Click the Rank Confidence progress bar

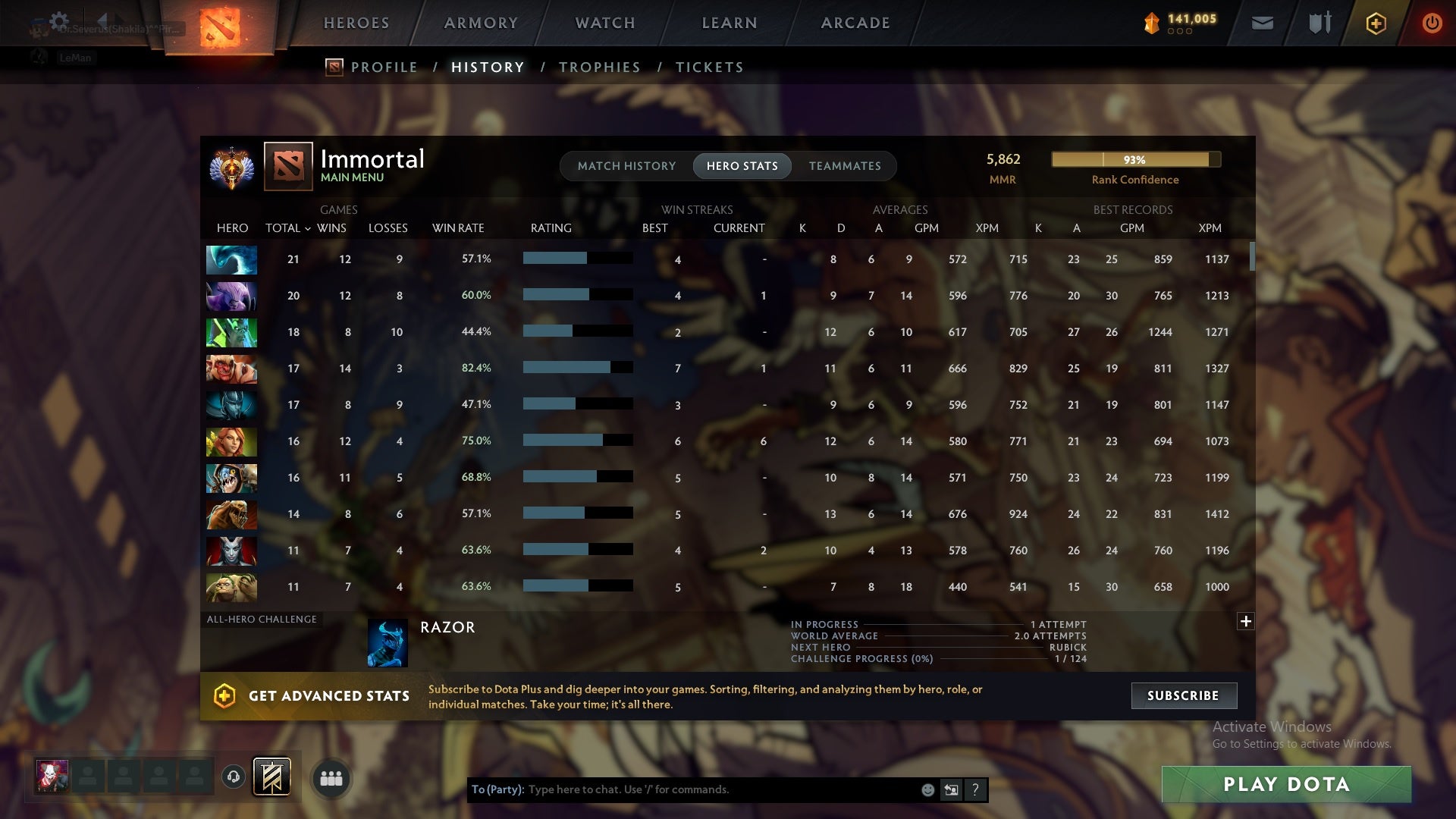(x=1134, y=160)
